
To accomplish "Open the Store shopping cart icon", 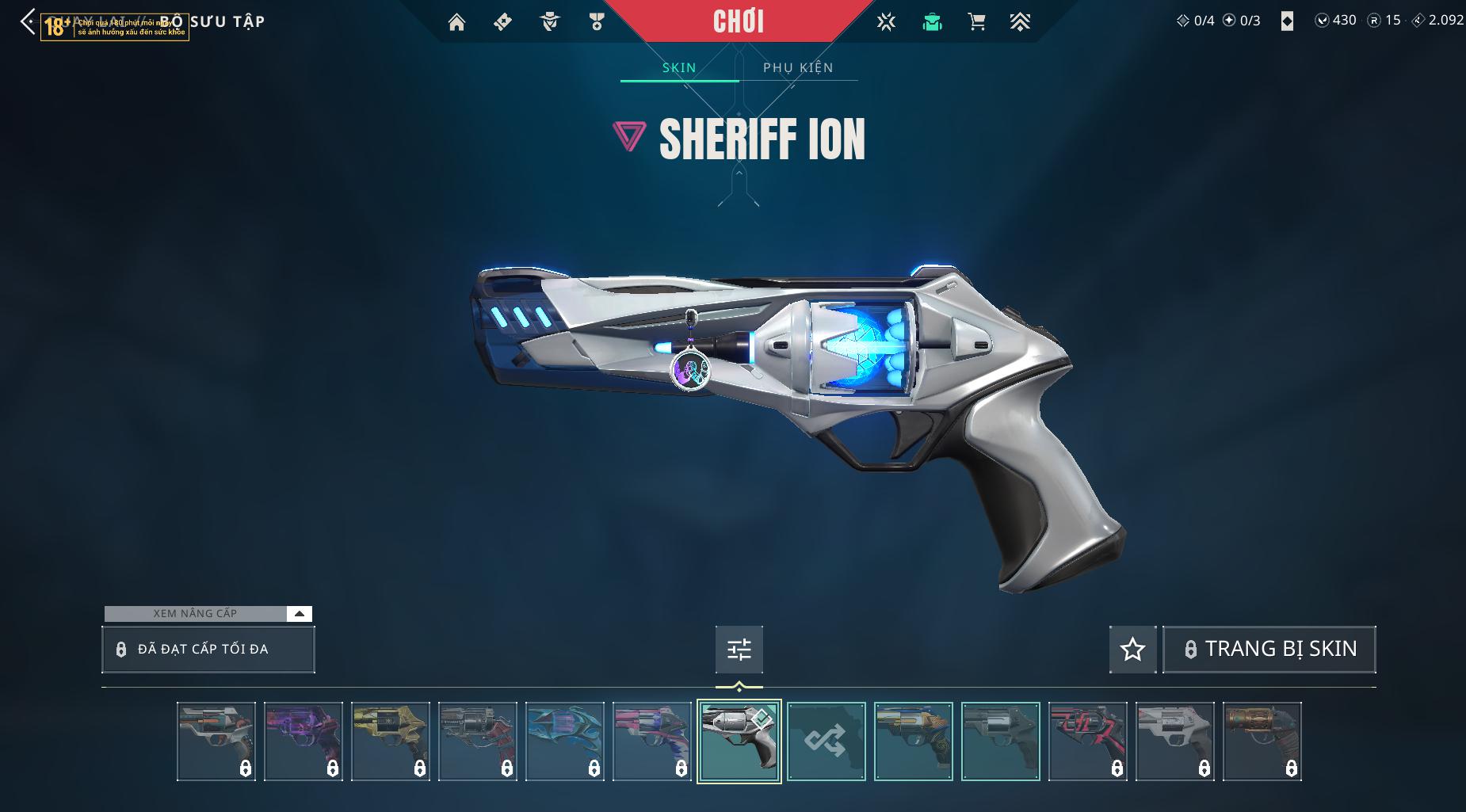I will point(976,22).
